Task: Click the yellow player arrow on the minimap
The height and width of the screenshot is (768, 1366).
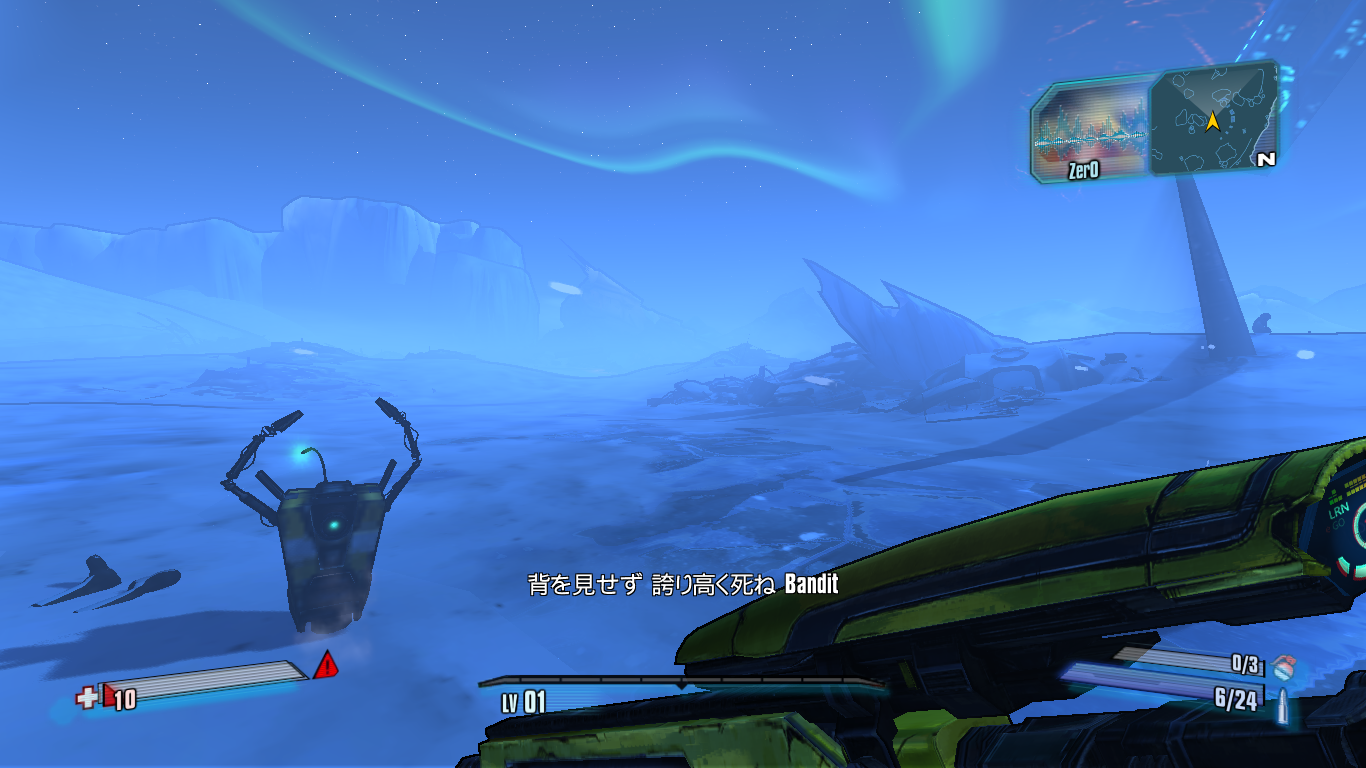Action: (1213, 122)
